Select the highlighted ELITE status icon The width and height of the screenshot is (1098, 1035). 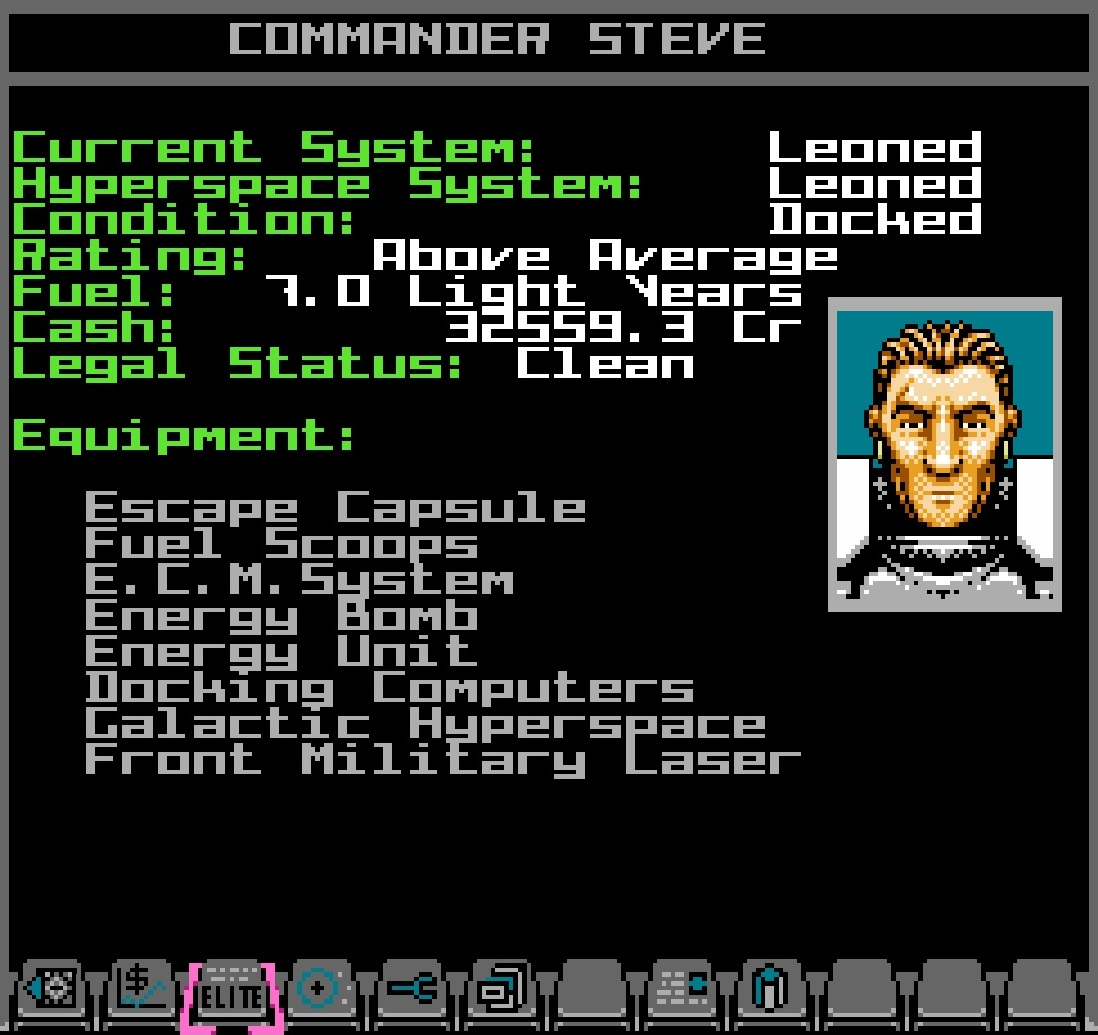coord(232,993)
